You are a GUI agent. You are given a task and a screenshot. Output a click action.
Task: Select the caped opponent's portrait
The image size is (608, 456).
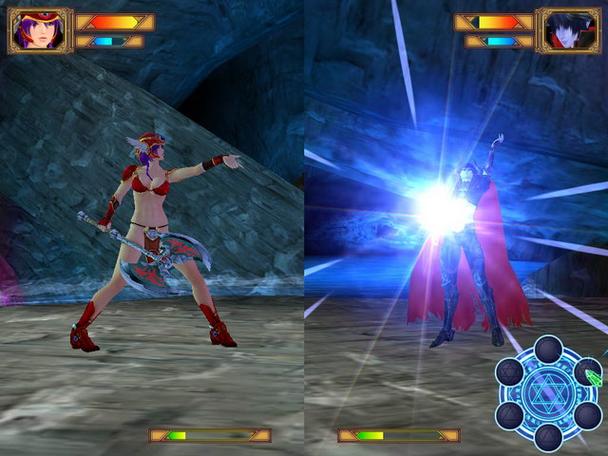(567, 30)
